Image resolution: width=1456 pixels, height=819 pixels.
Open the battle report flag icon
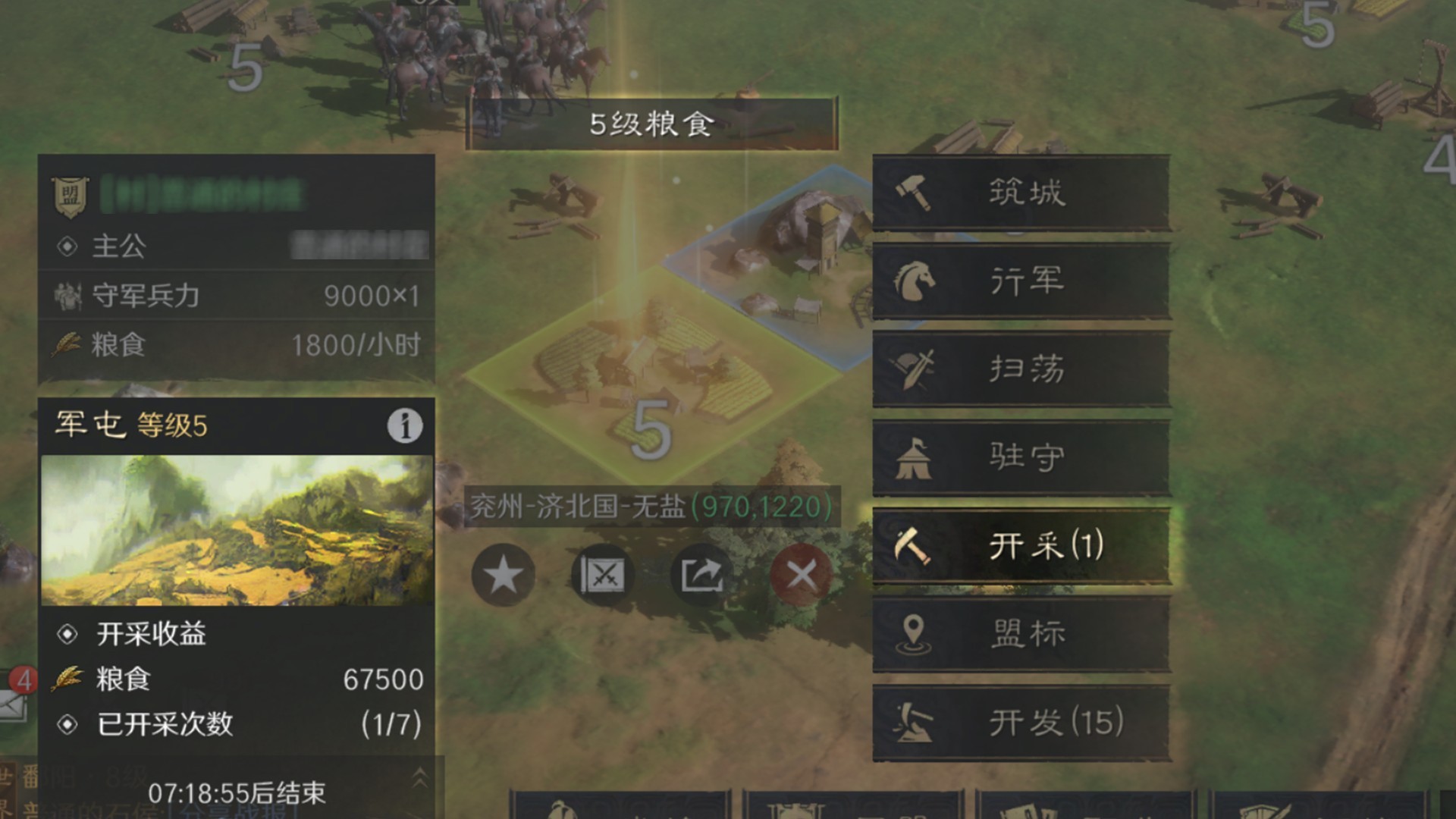click(x=603, y=575)
